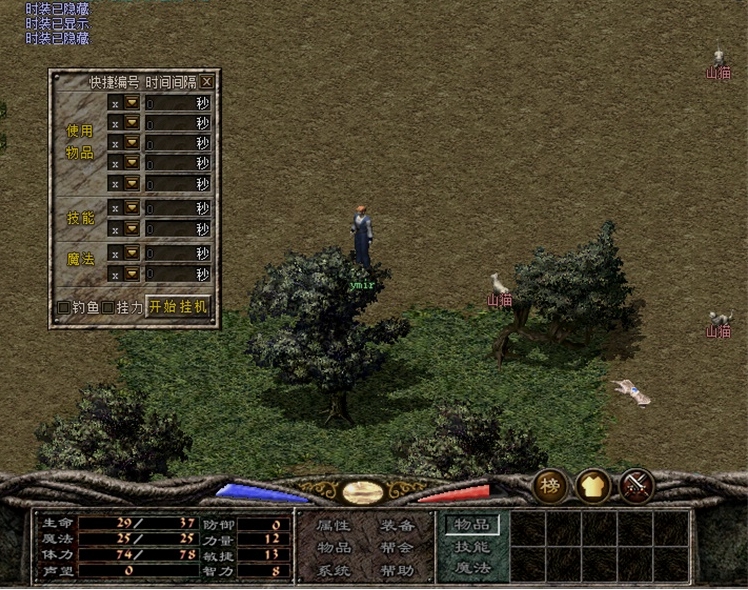
Task: Open the 帮助 help menu
Action: tap(397, 571)
